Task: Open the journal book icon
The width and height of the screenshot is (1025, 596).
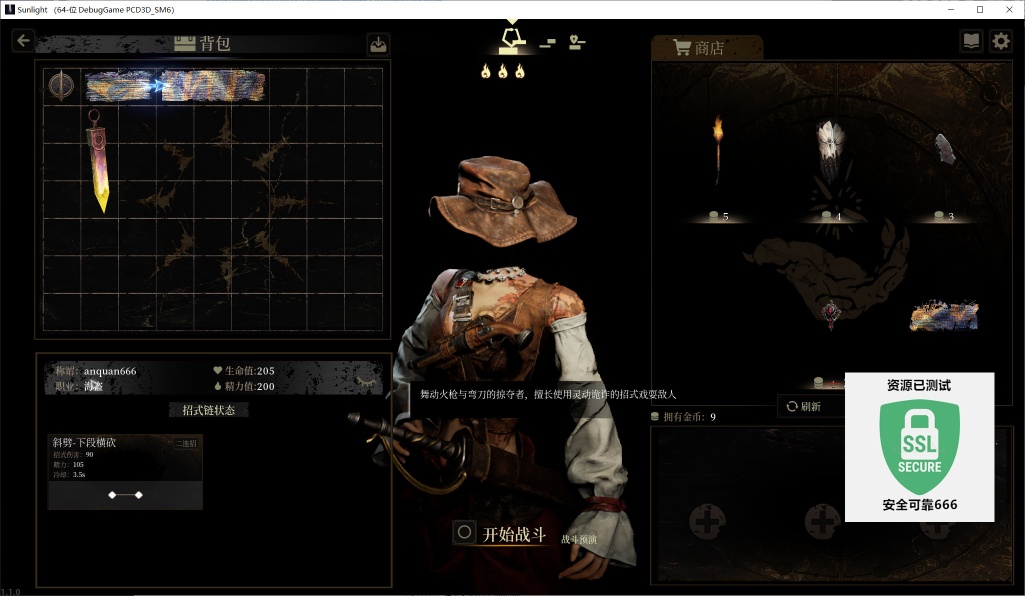Action: pyautogui.click(x=970, y=41)
